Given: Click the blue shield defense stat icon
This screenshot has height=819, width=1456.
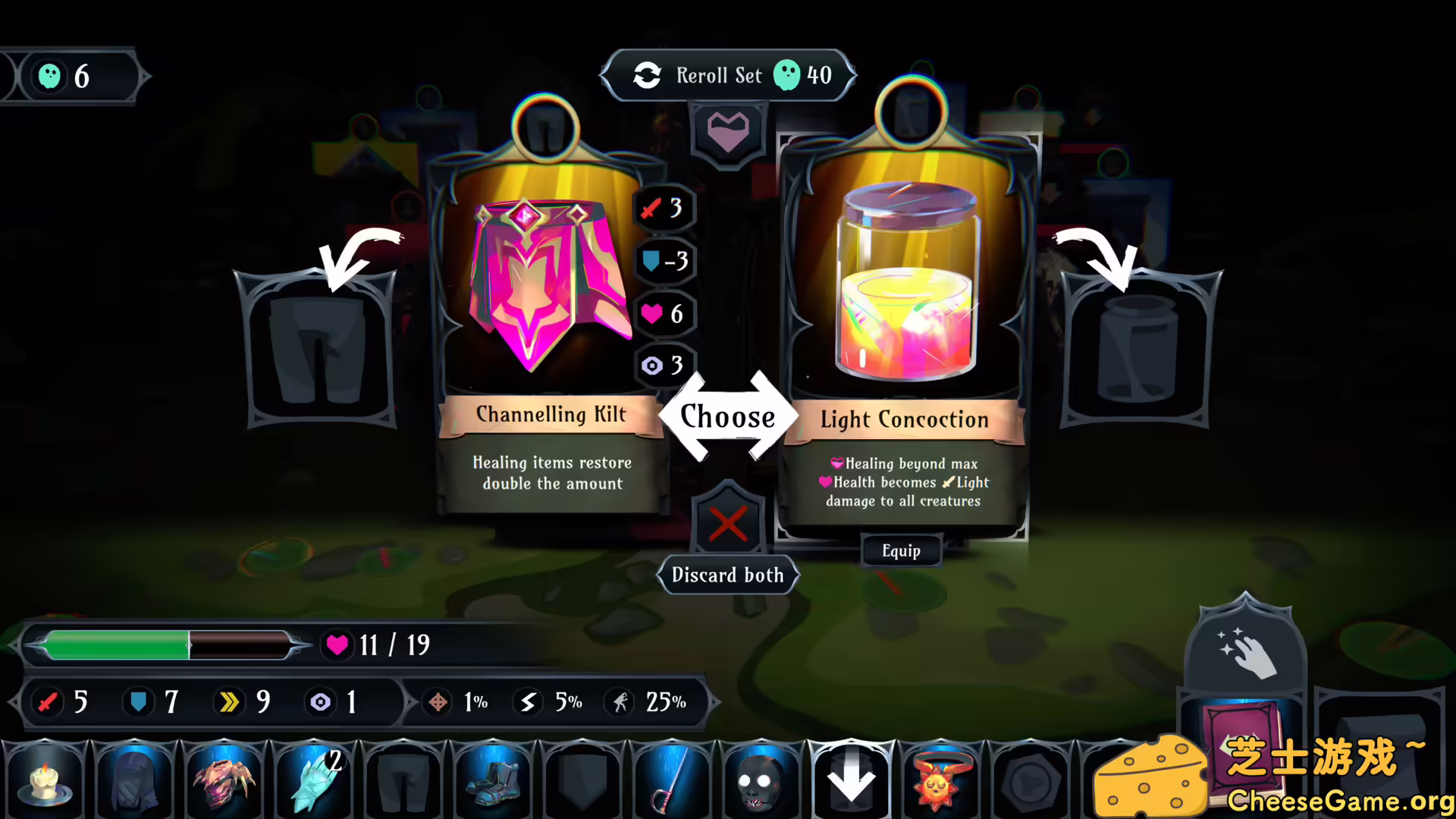Looking at the screenshot, I should coord(139,702).
